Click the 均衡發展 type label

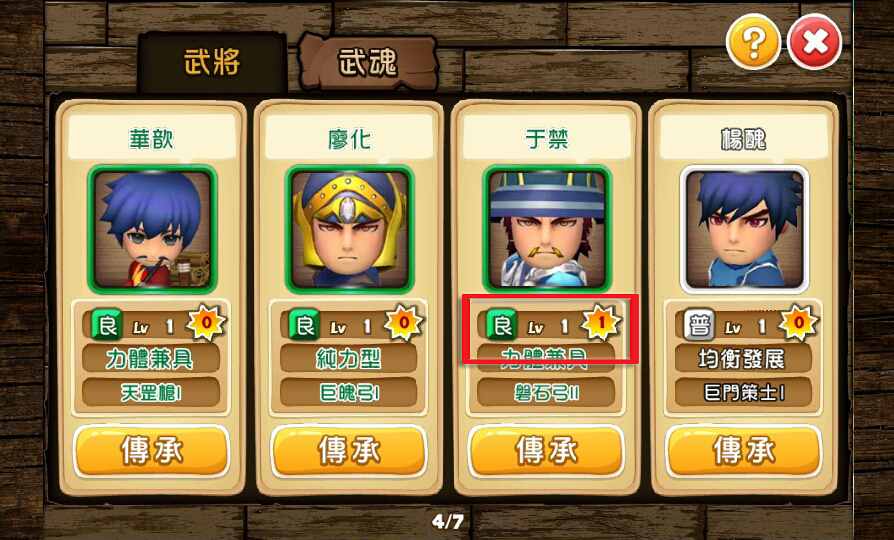(x=743, y=358)
